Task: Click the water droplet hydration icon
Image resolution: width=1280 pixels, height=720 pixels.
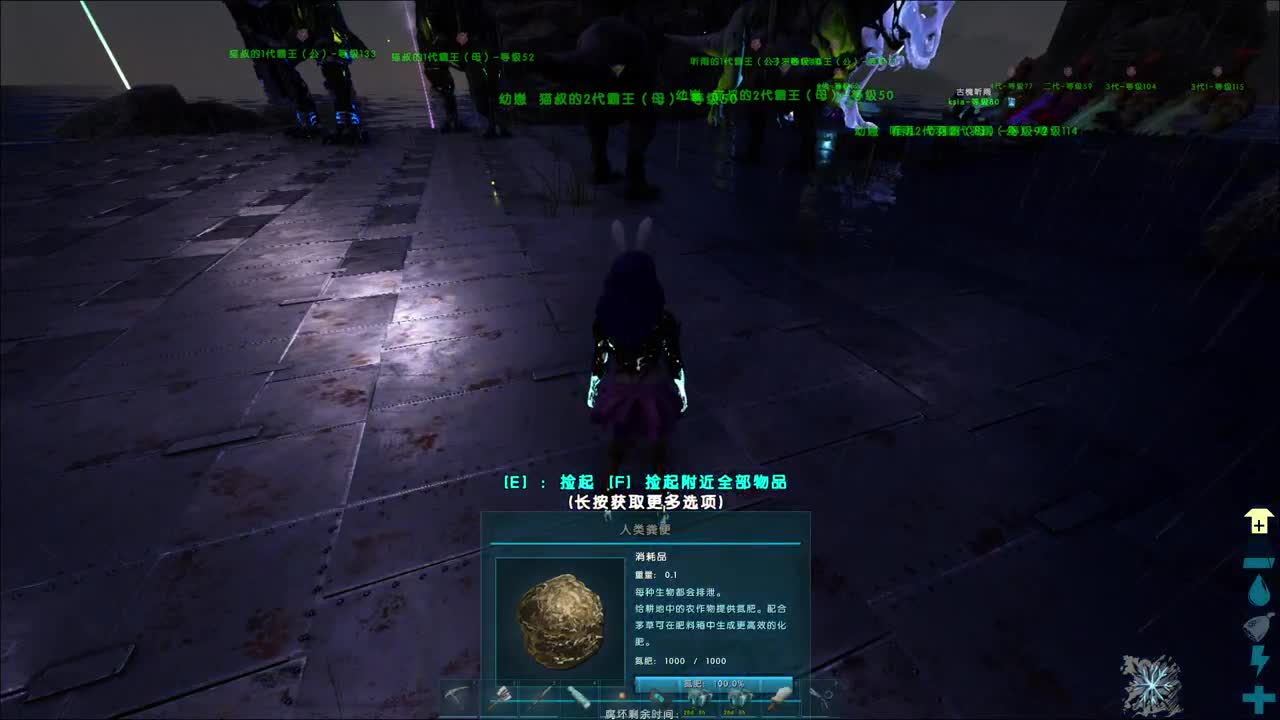Action: pos(1257,590)
